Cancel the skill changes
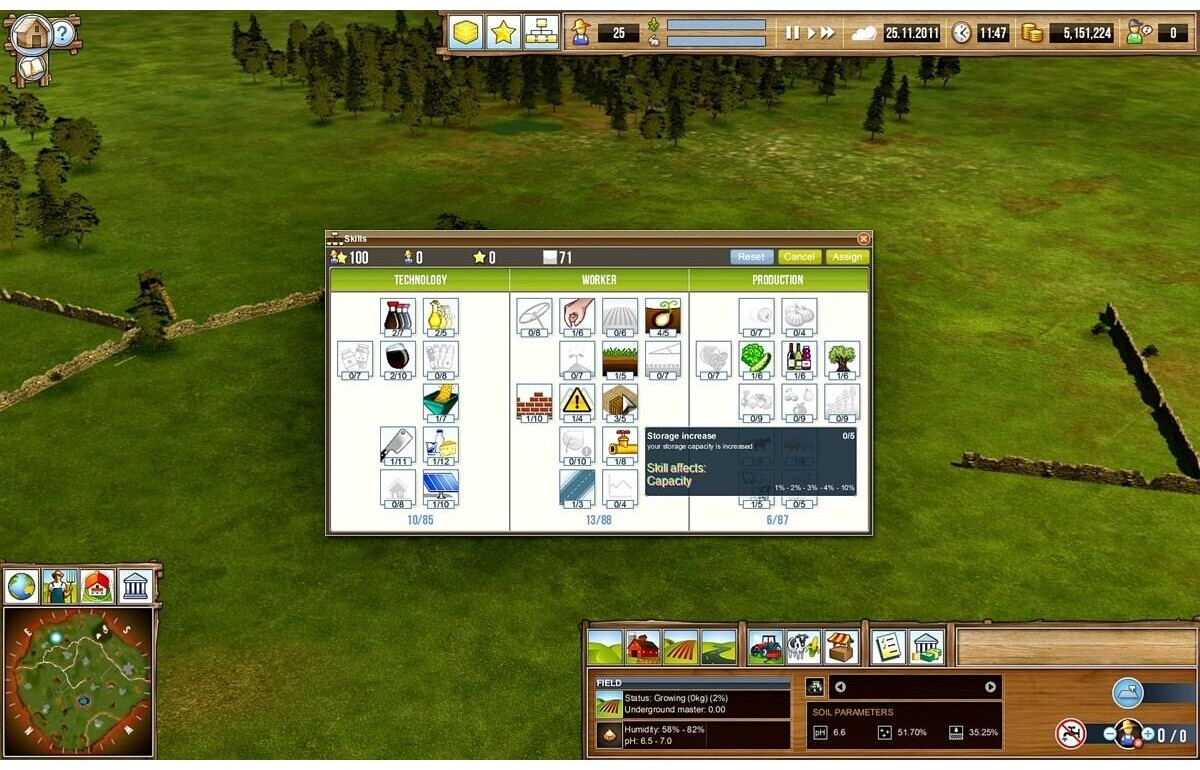Viewport: 1200px width, 770px height. click(799, 257)
